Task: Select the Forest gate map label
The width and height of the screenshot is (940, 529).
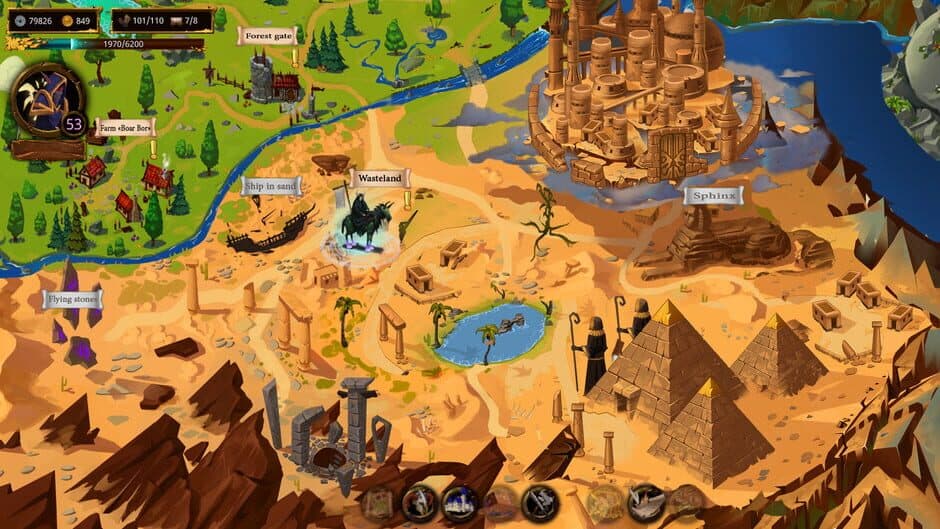Action: tap(267, 36)
